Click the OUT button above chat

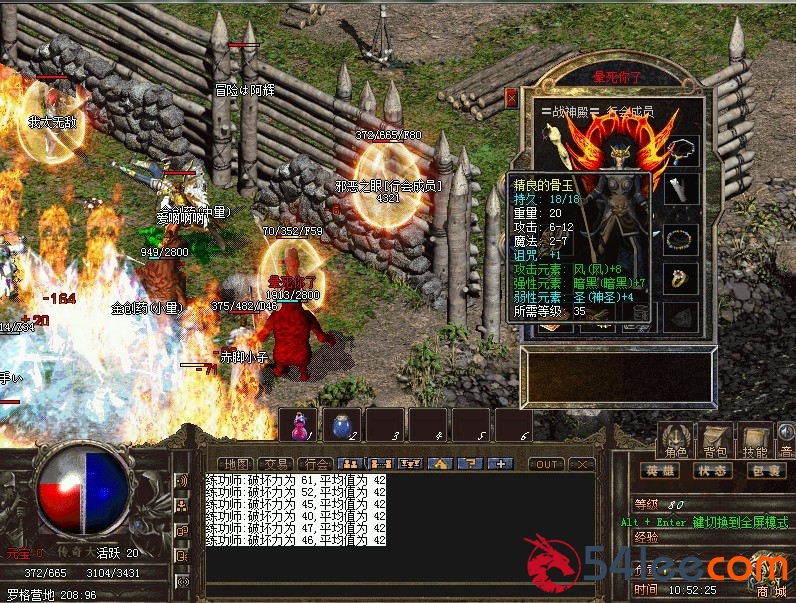click(546, 464)
